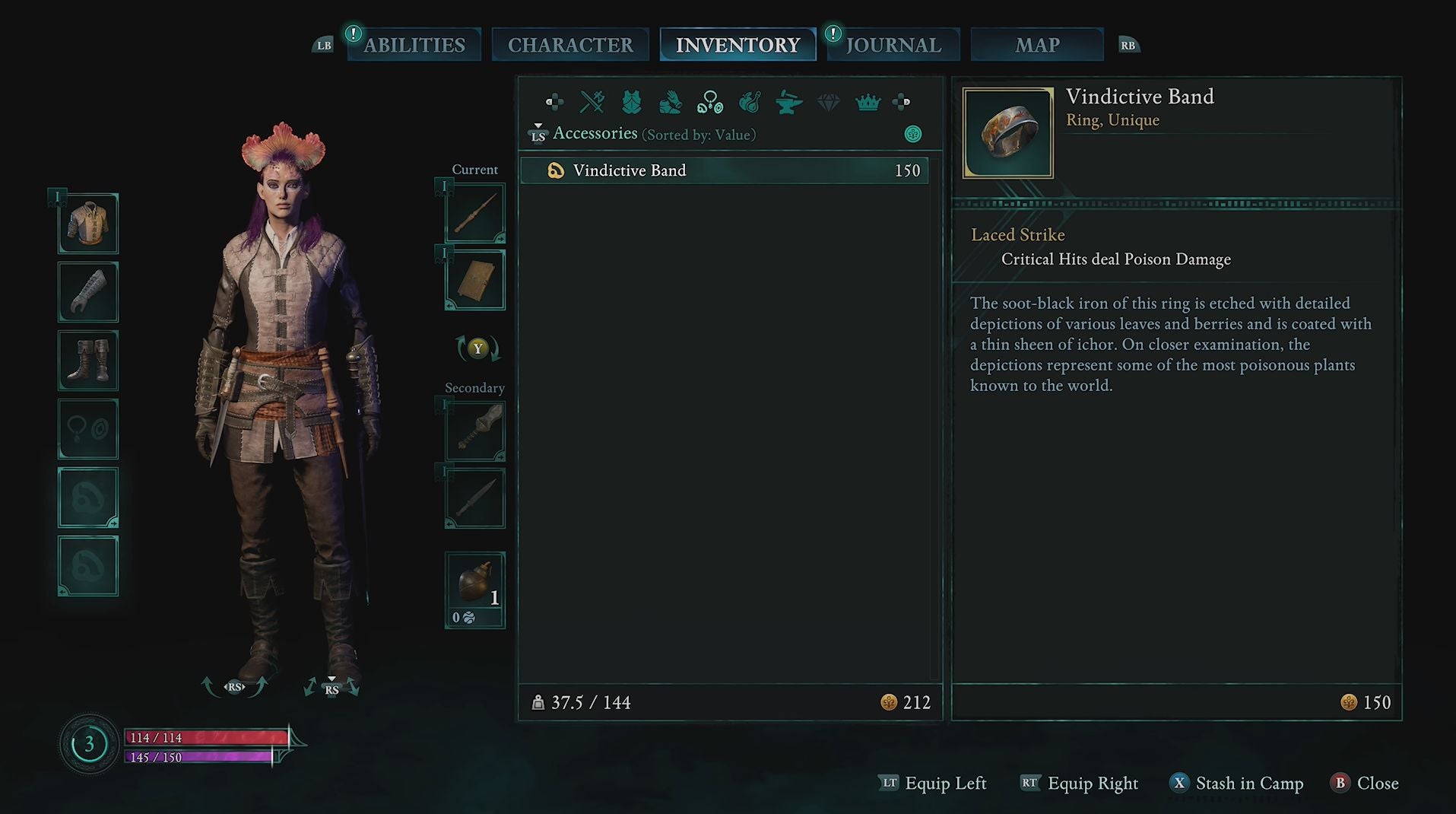Choose the secondary dagger weapon slot
This screenshot has height=814, width=1456.
pyautogui.click(x=475, y=499)
